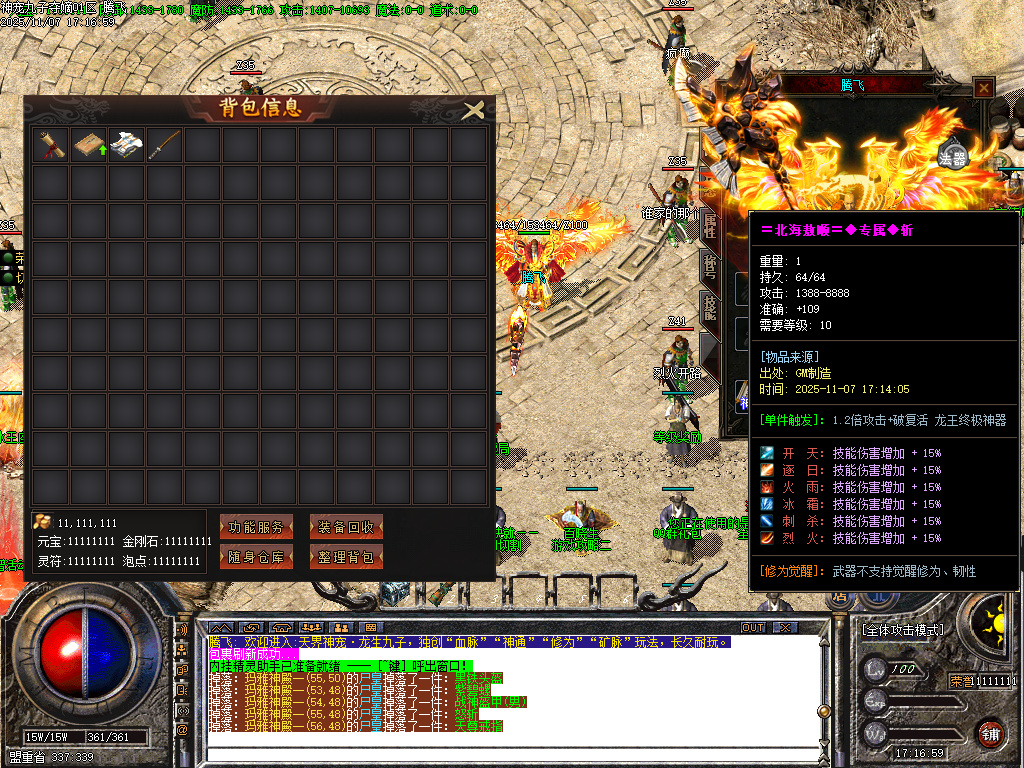Select the book item with green arrow
Image resolution: width=1024 pixels, height=768 pixels.
pos(89,146)
